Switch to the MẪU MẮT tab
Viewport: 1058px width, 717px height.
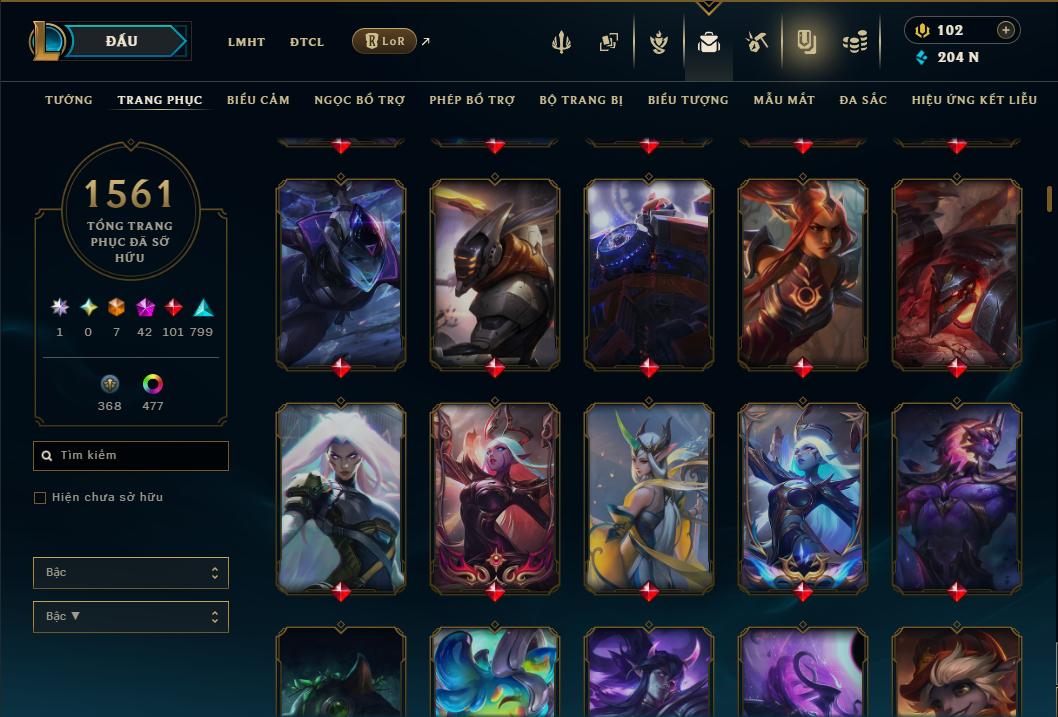tap(784, 100)
